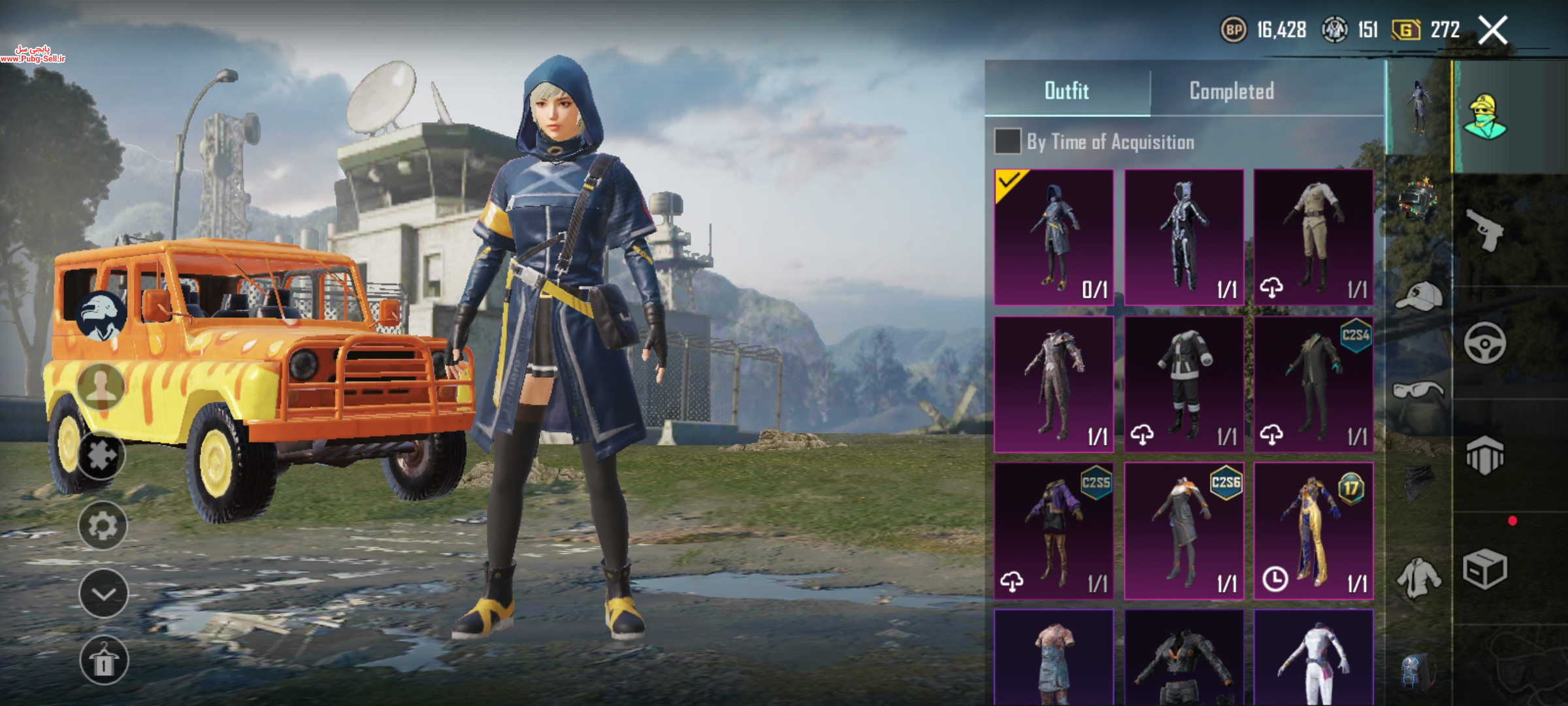The width and height of the screenshot is (1568, 706).
Task: Choose the skeleton suit outfit
Action: tap(1183, 237)
